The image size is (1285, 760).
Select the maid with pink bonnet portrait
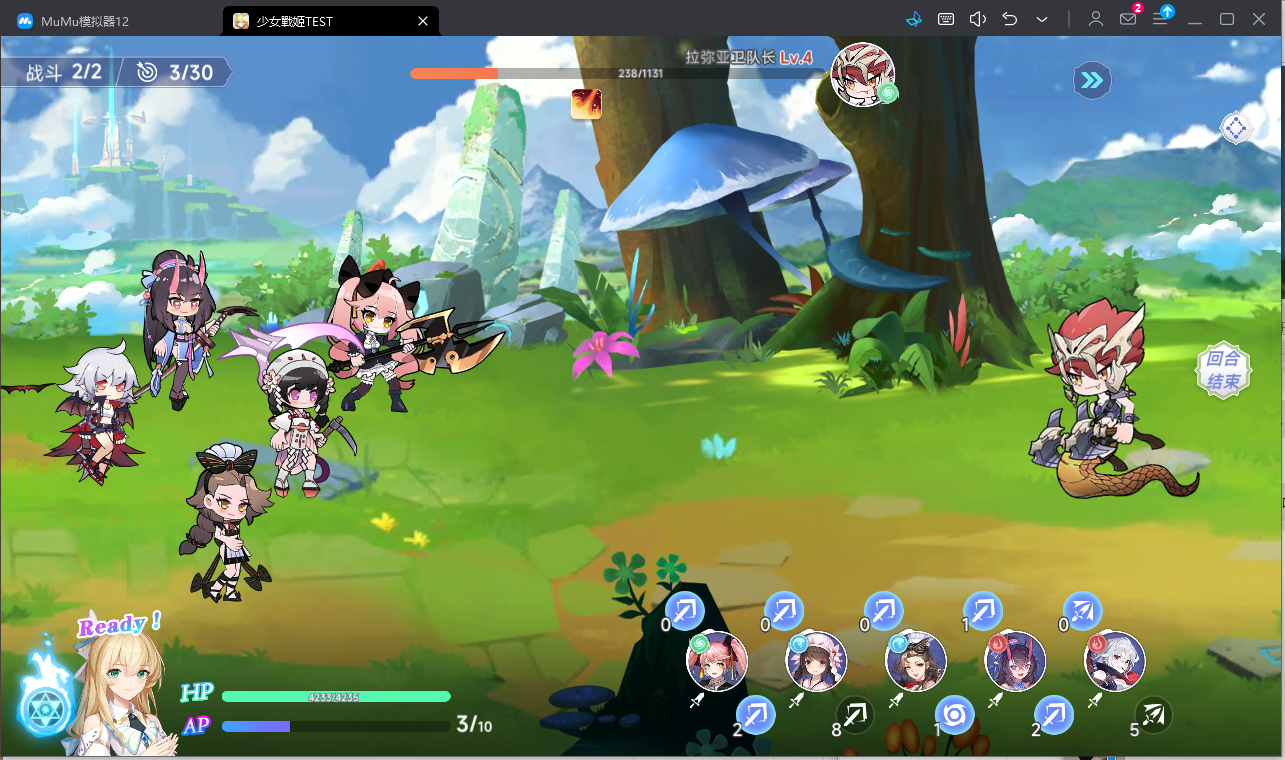817,661
